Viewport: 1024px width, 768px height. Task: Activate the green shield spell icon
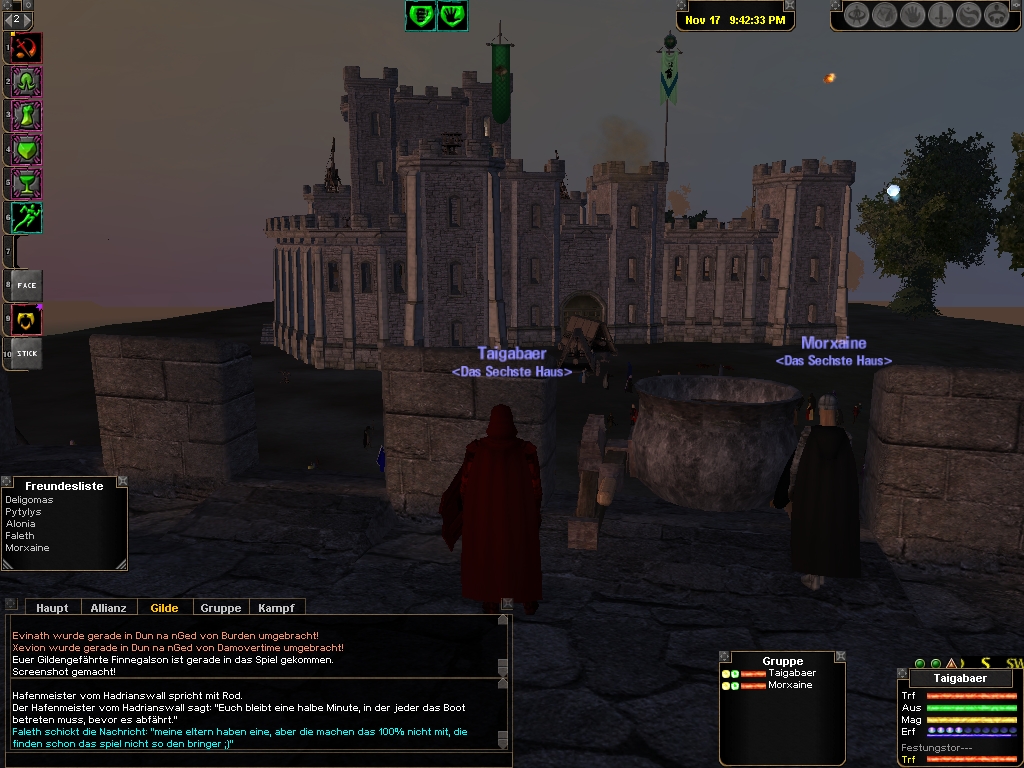pyautogui.click(x=27, y=150)
